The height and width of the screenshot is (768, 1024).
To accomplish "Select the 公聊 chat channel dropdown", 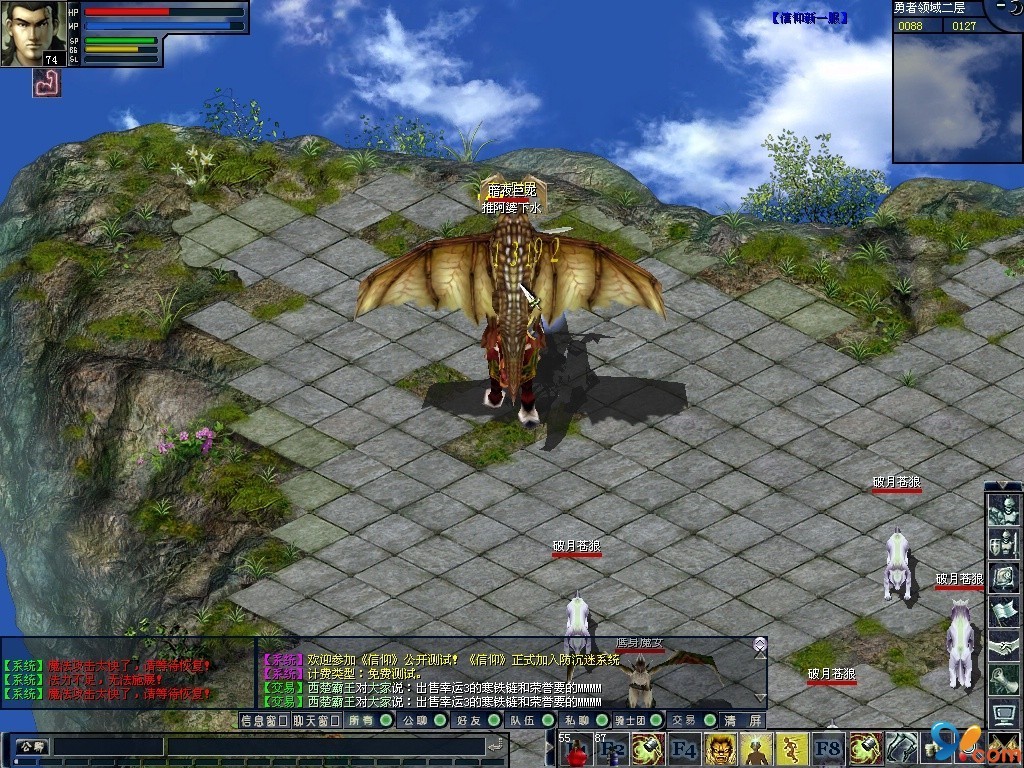I will click(x=30, y=746).
